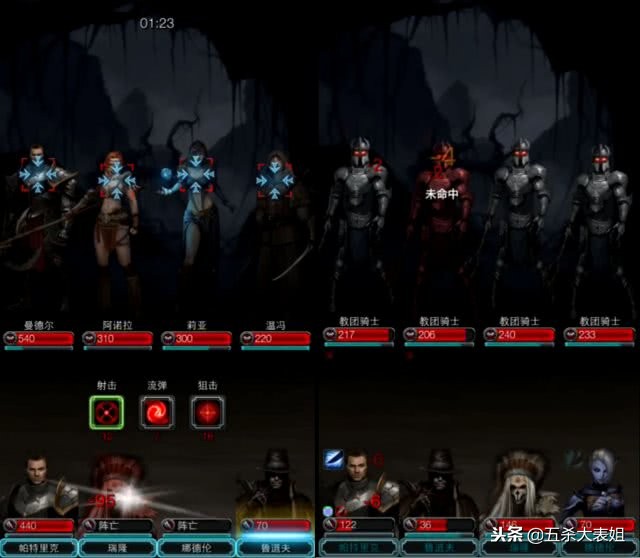Target enemy 曼德尔 with the arrow marker
Viewport: 640px width, 558px height.
[39, 176]
